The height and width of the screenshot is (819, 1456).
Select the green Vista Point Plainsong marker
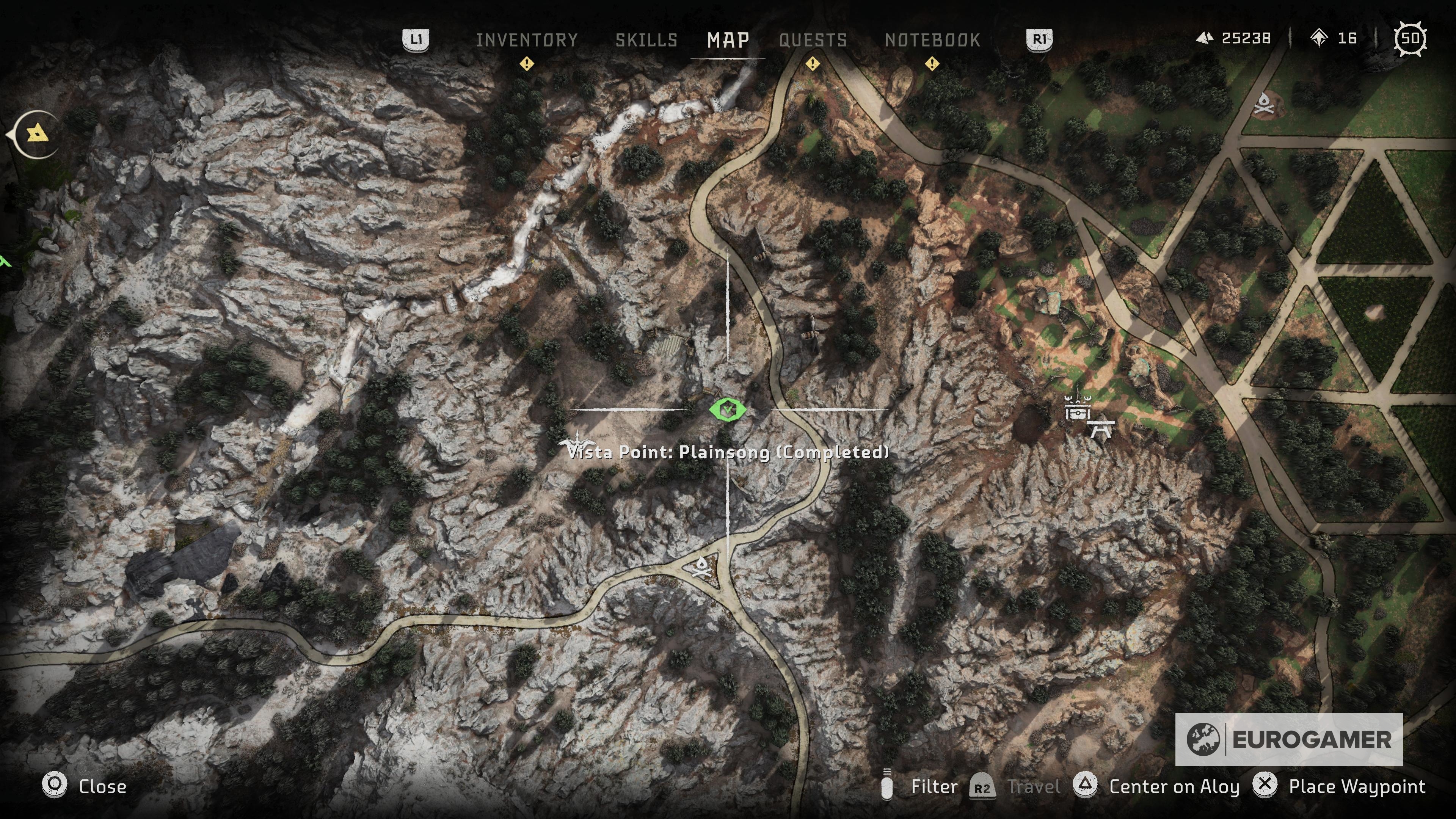coord(728,409)
